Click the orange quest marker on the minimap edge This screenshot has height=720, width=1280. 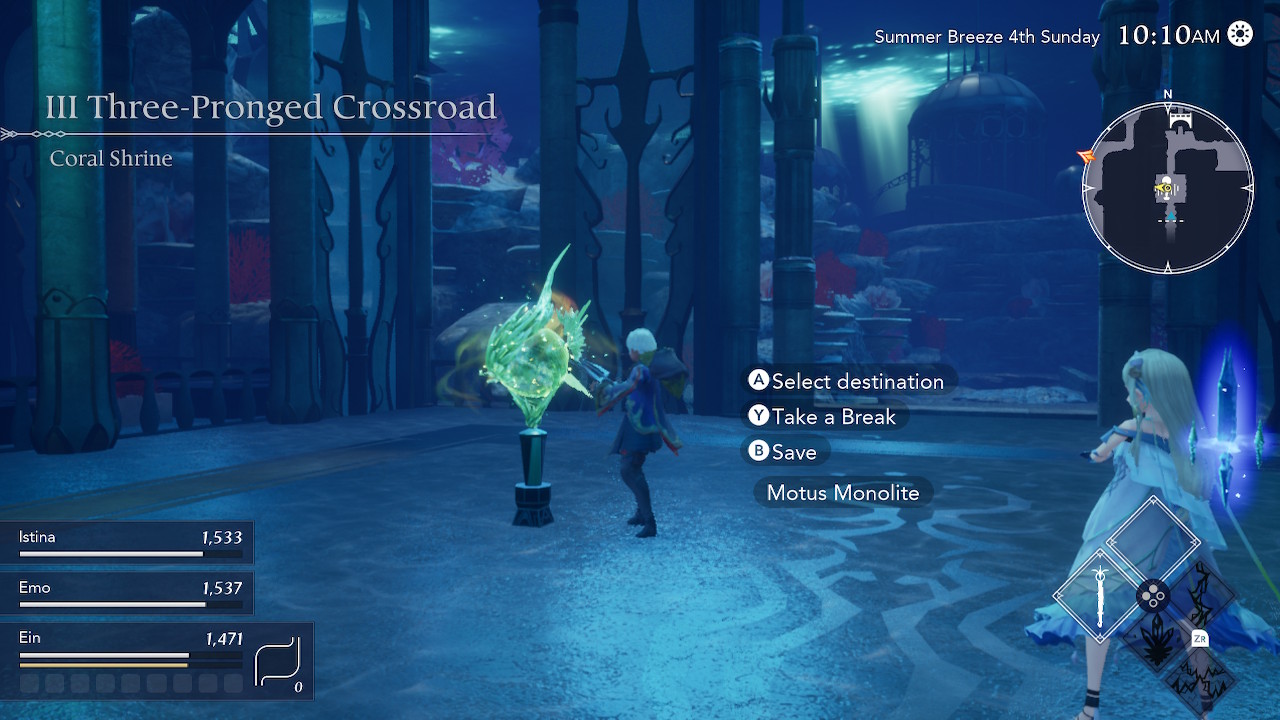pyautogui.click(x=1086, y=157)
